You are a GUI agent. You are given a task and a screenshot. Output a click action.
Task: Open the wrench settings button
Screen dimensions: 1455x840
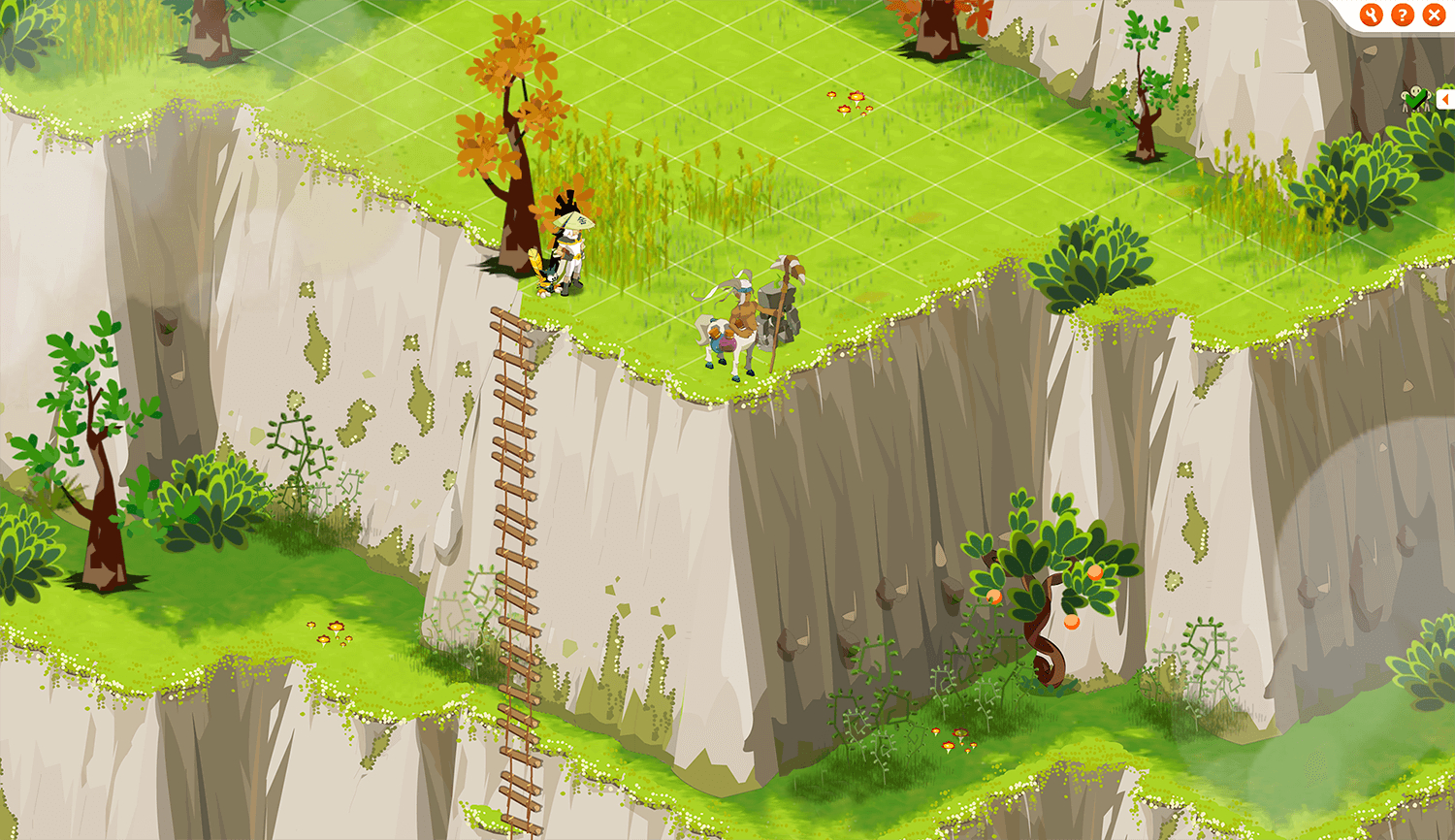pos(1371,15)
